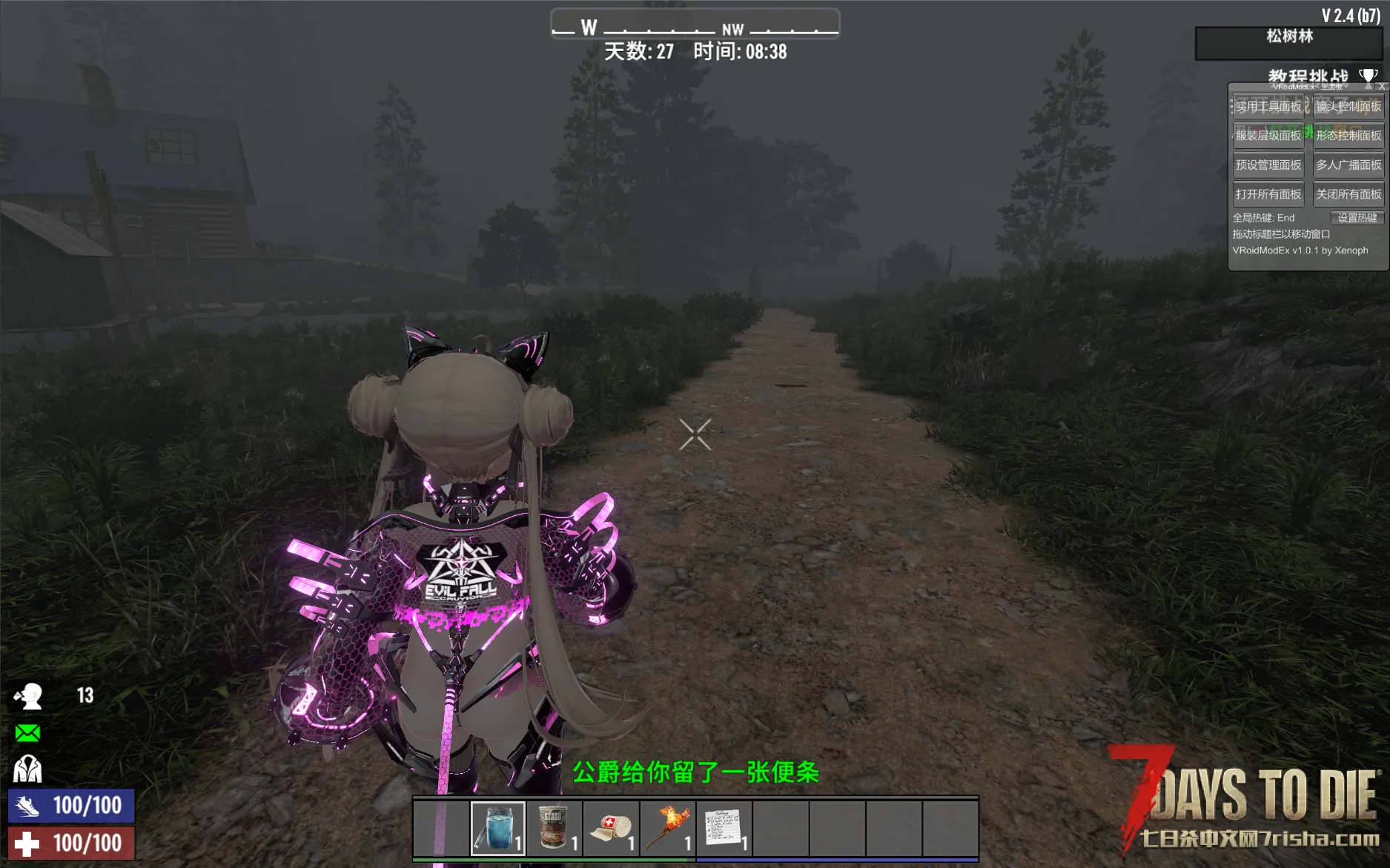This screenshot has width=1390, height=868.
Task: Open the 服装层级面板 clothing layer panel
Action: pyautogui.click(x=1268, y=136)
